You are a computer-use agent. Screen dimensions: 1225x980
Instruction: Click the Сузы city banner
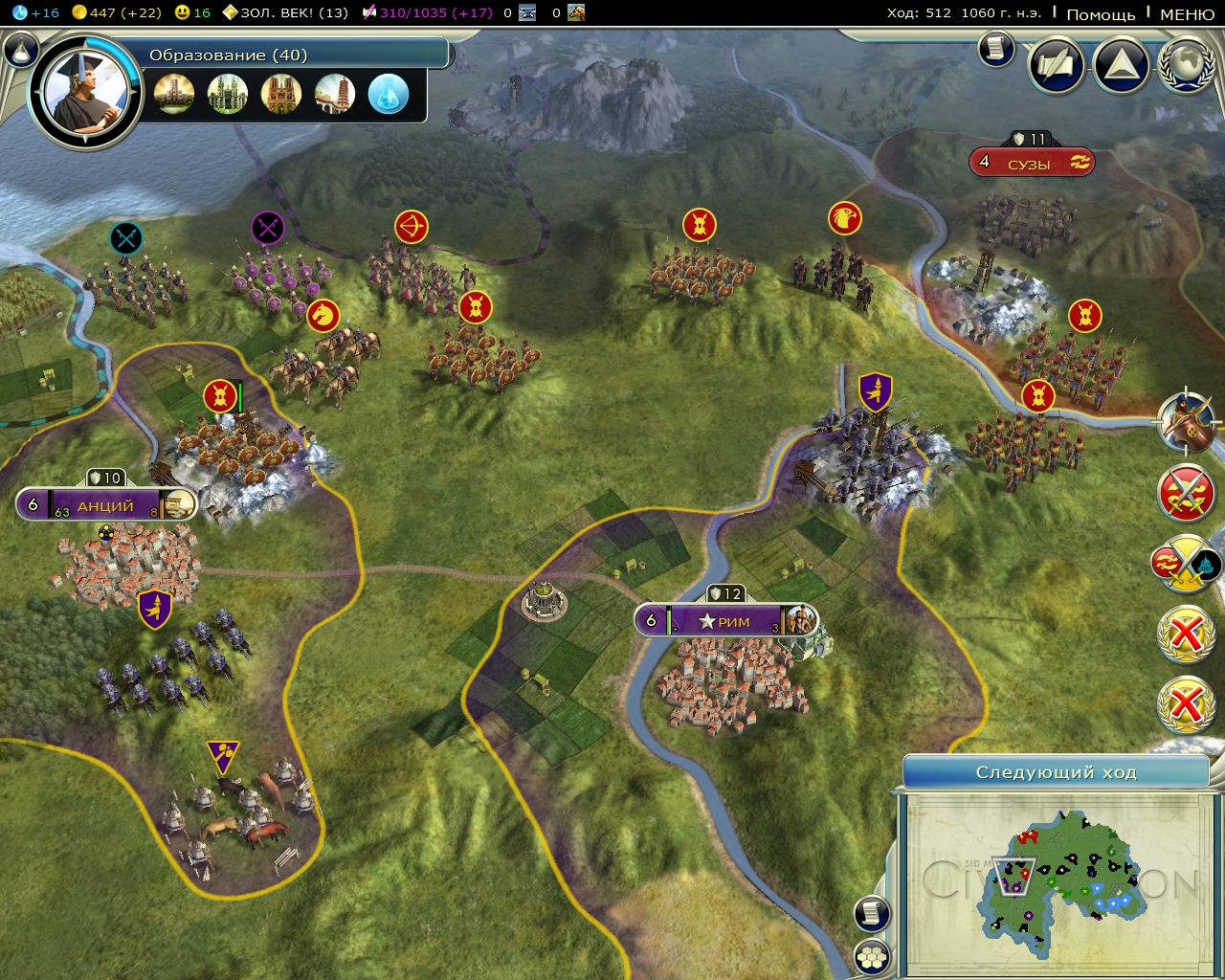click(1032, 161)
